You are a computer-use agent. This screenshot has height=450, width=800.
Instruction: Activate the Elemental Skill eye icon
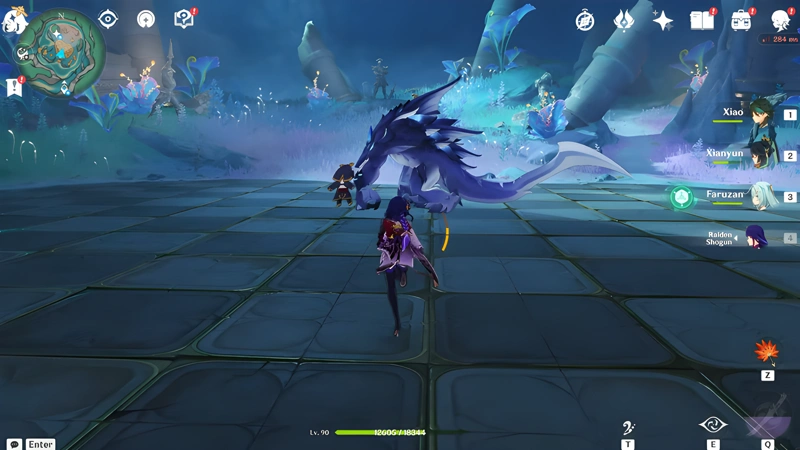pyautogui.click(x=713, y=424)
